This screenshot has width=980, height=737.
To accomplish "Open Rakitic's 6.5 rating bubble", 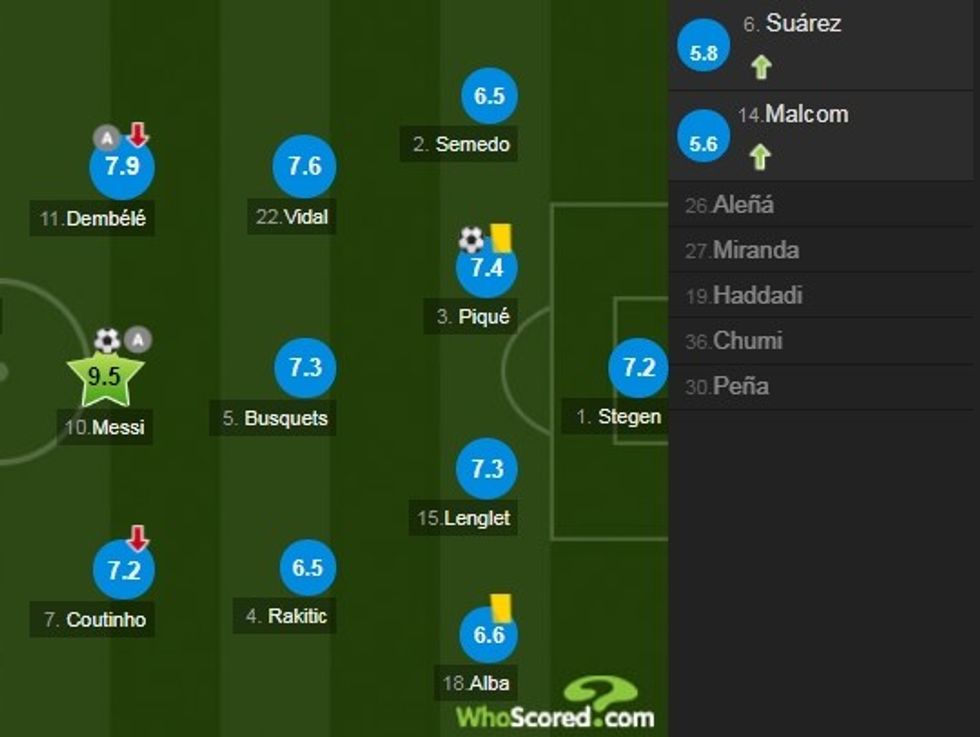I will [x=307, y=568].
